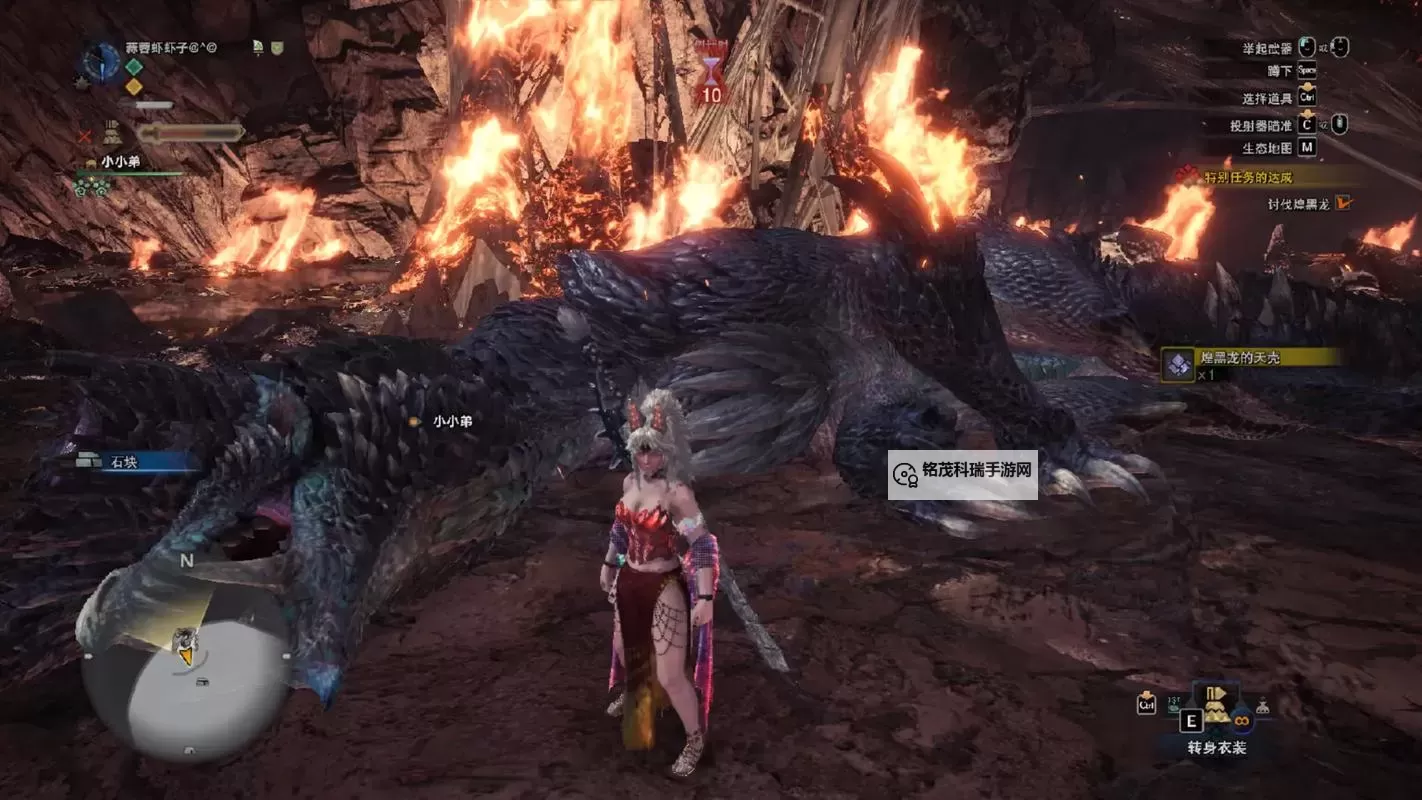This screenshot has width=1422, height=800.
Task: Click the quest clock dial icon
Action: click(101, 61)
